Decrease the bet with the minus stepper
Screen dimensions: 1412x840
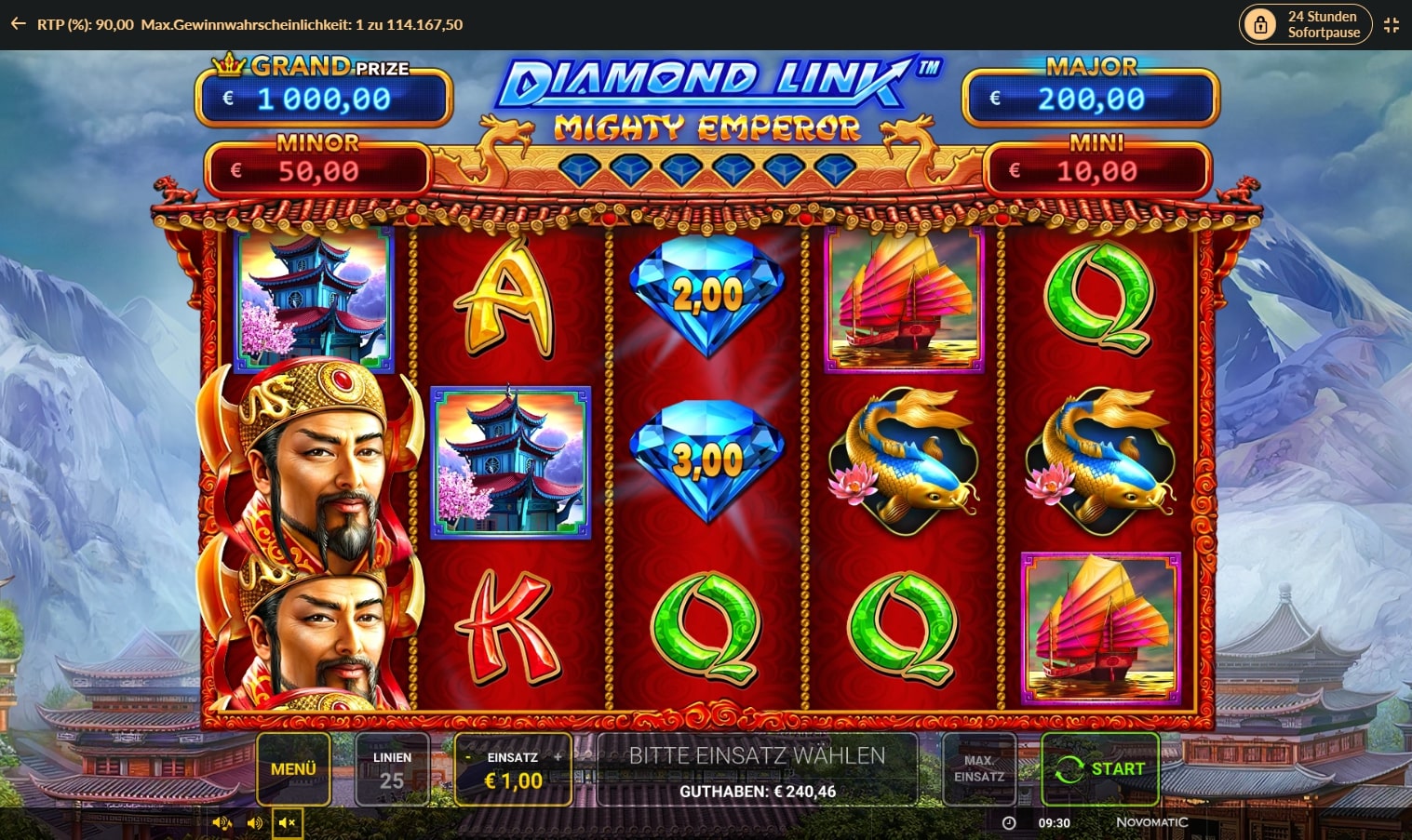(468, 757)
